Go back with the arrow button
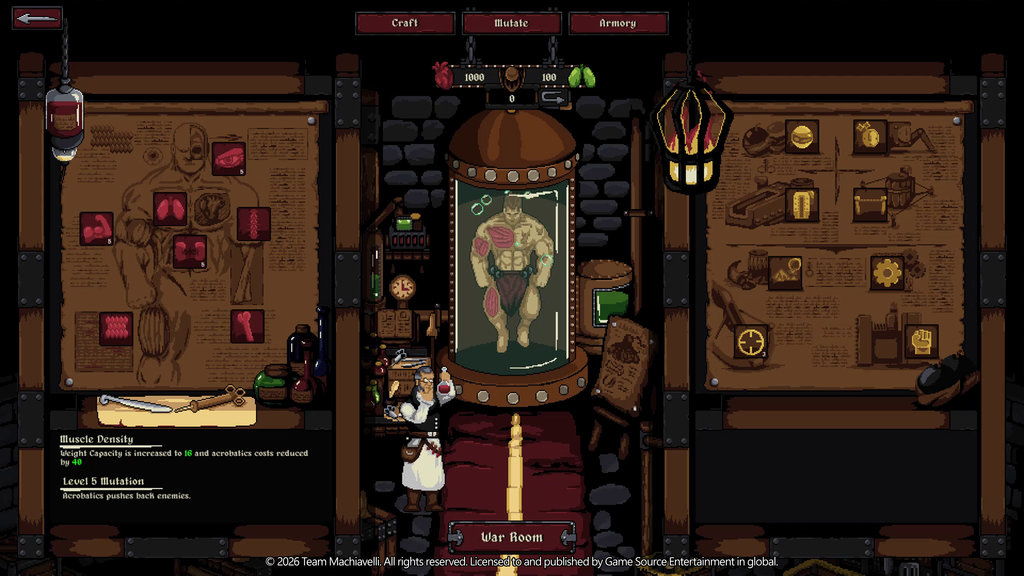This screenshot has height=576, width=1024. (x=37, y=18)
